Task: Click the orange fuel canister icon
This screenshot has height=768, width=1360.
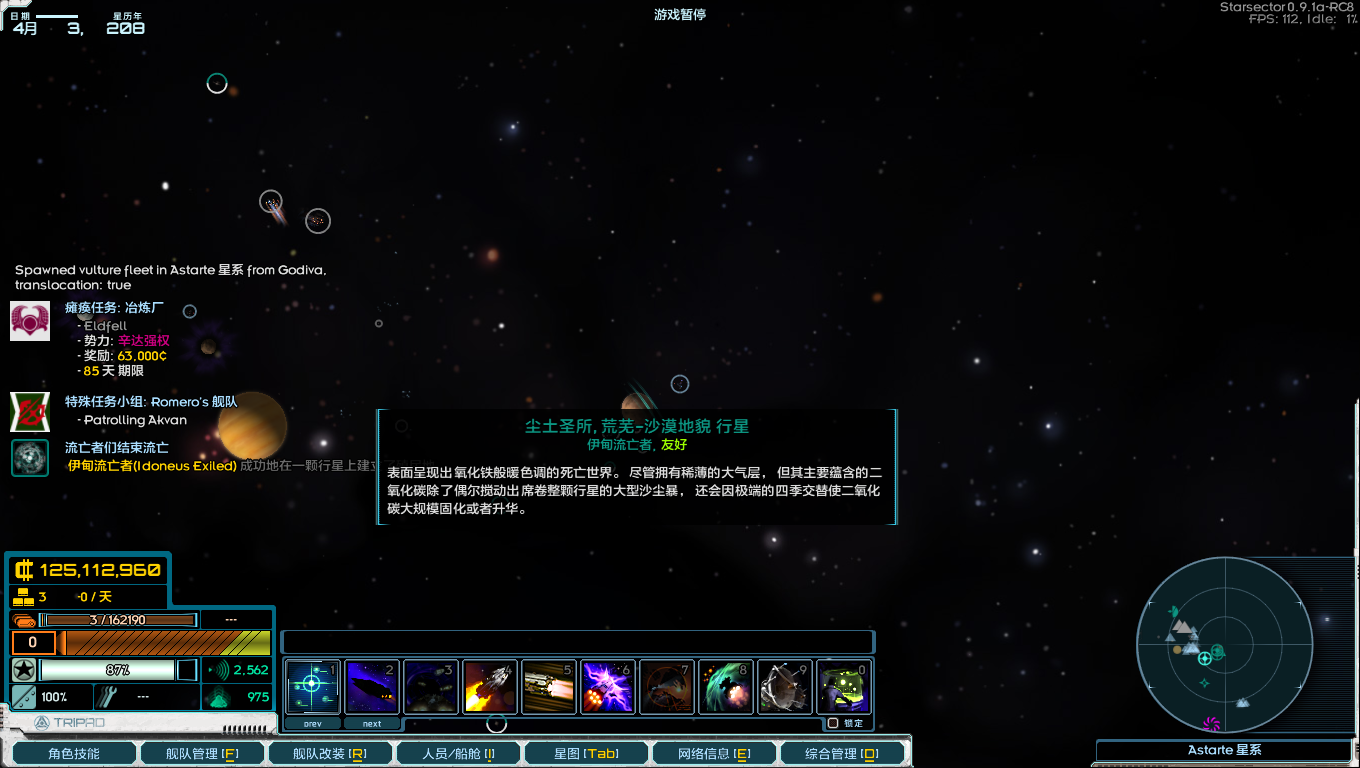Action: tap(22, 620)
